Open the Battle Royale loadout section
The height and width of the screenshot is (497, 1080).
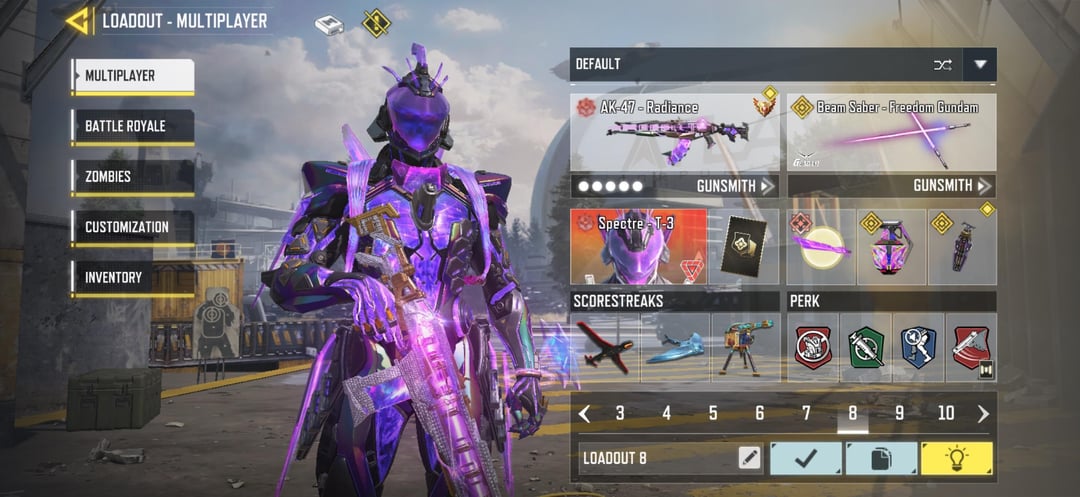[132, 127]
